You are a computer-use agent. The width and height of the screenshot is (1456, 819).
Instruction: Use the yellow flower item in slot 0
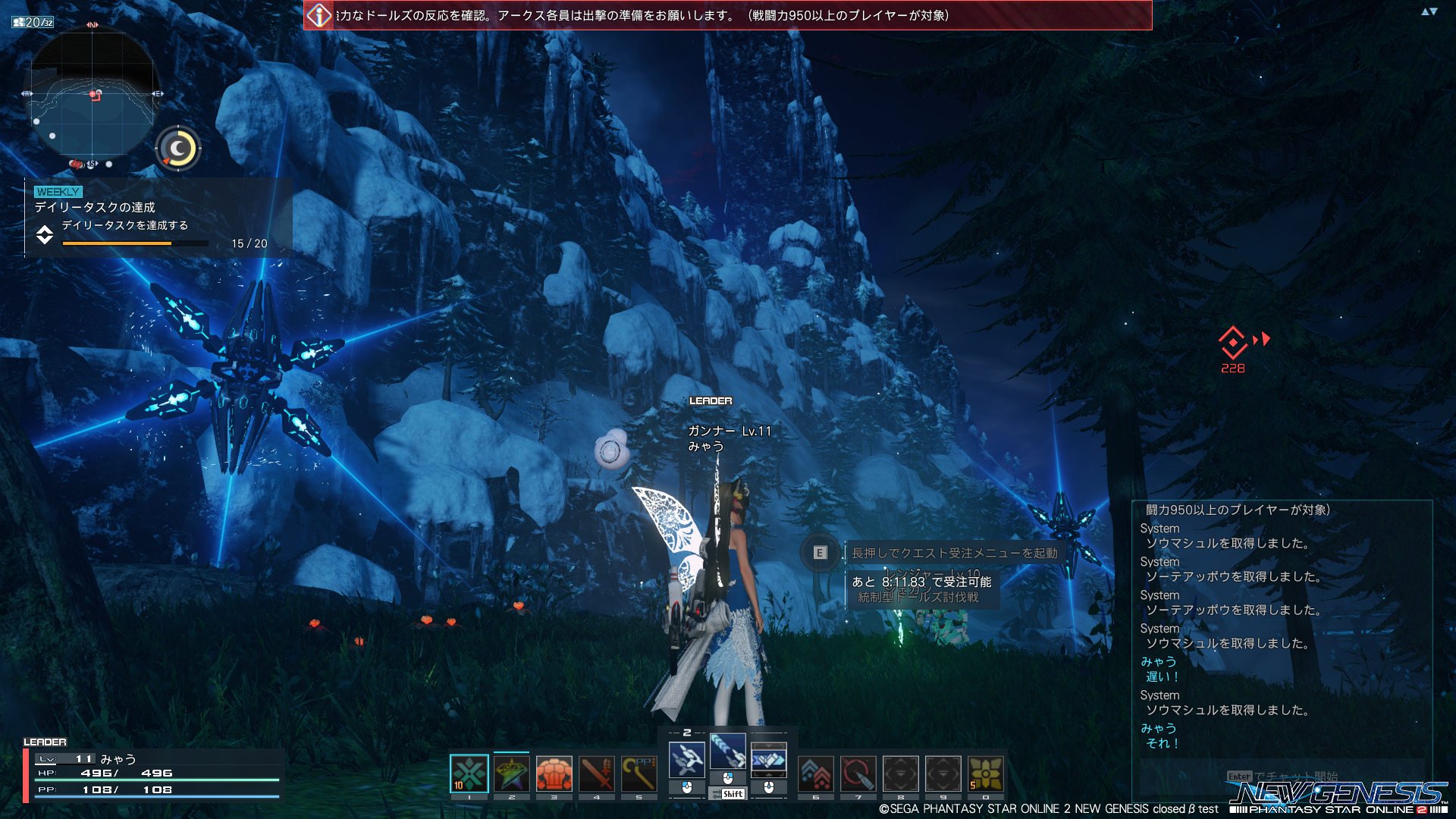tap(986, 774)
